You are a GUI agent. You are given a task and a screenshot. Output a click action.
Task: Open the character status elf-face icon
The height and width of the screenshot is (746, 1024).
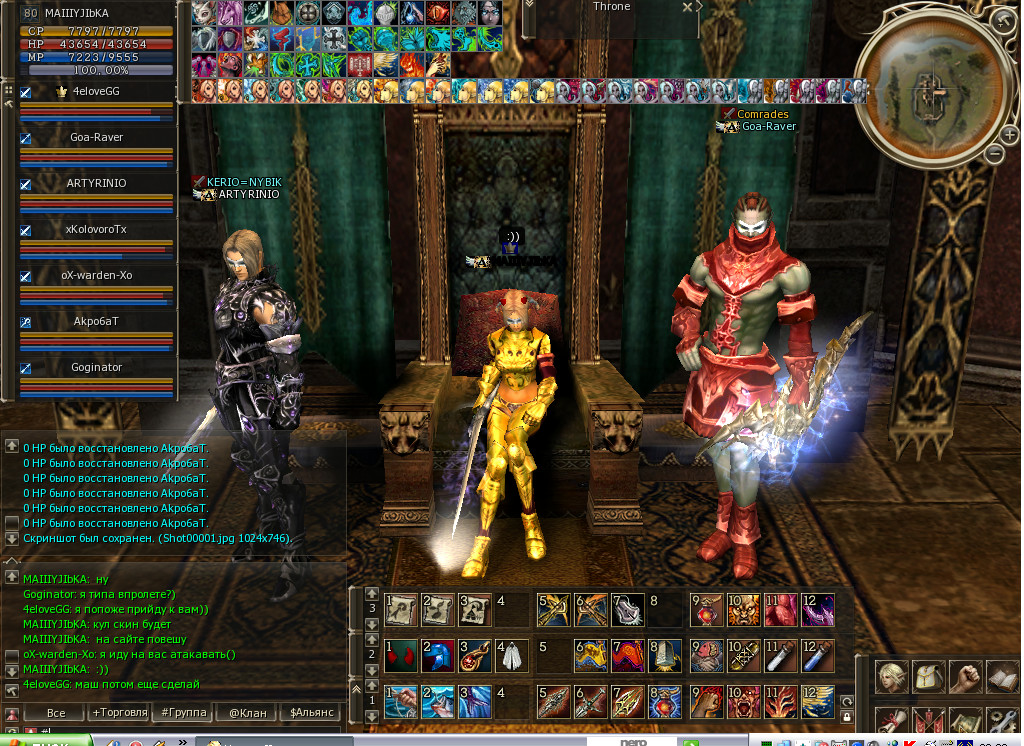(x=893, y=677)
